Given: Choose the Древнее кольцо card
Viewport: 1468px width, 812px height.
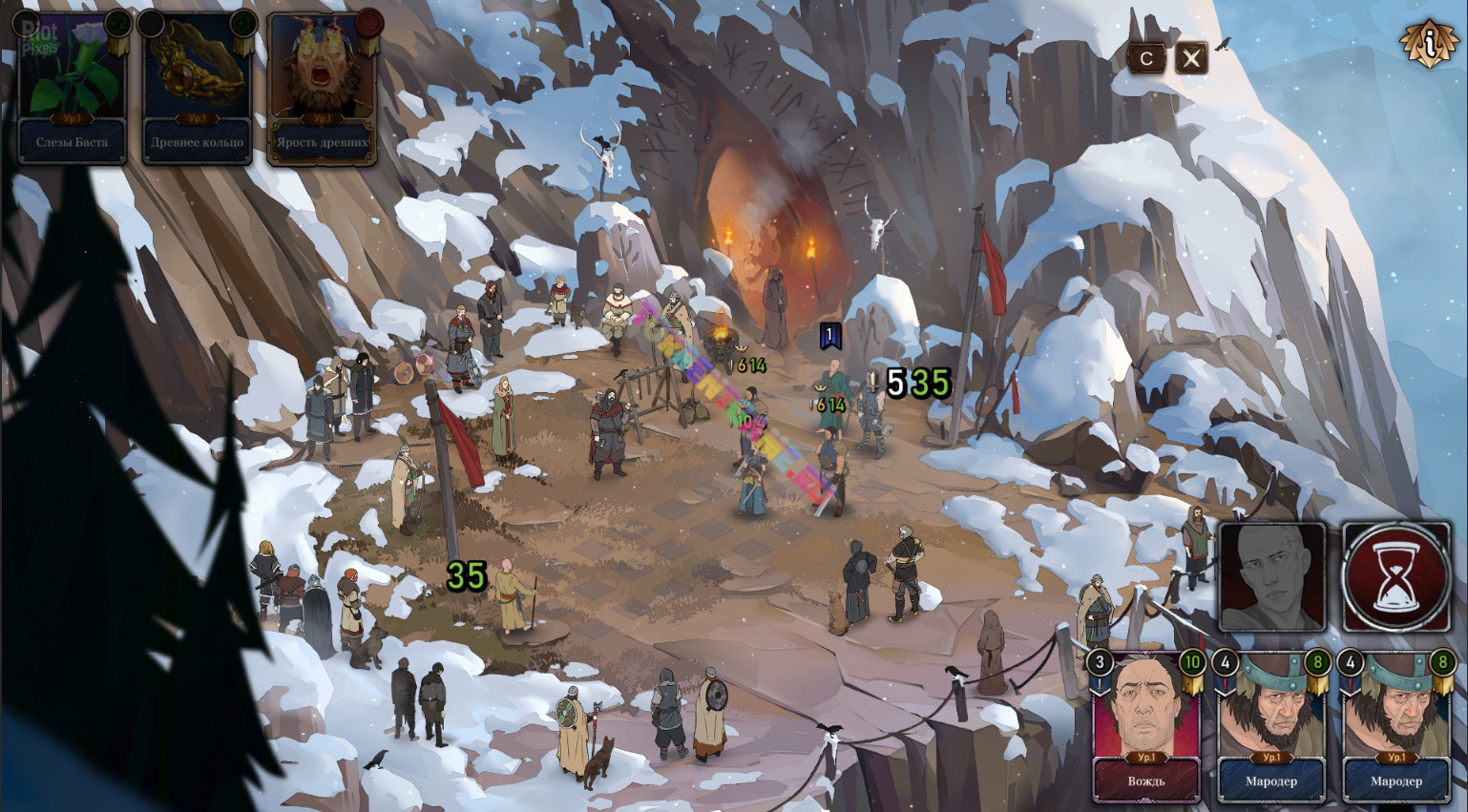Looking at the screenshot, I should [197, 88].
